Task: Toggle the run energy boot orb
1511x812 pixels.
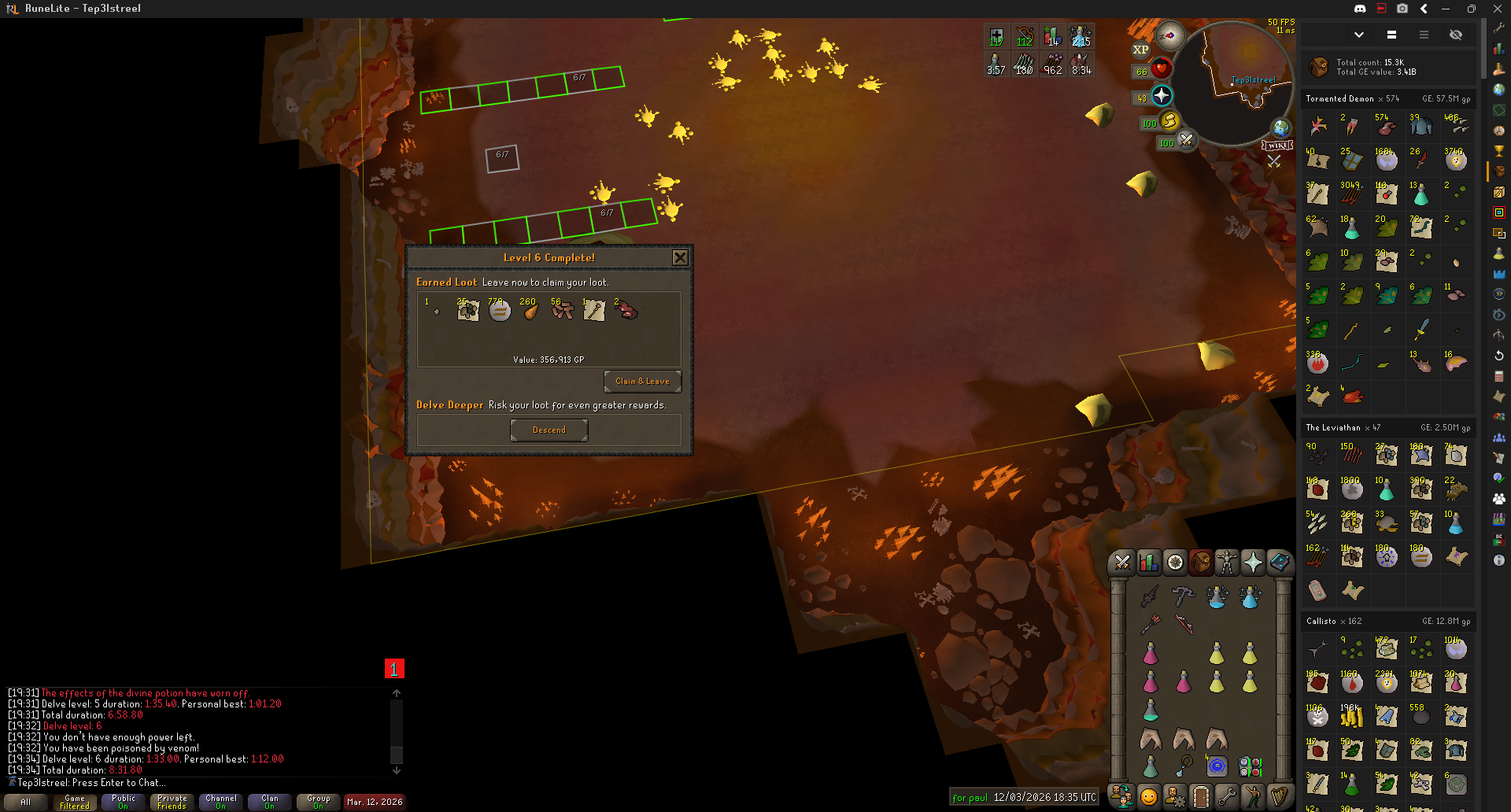Action: [1169, 121]
